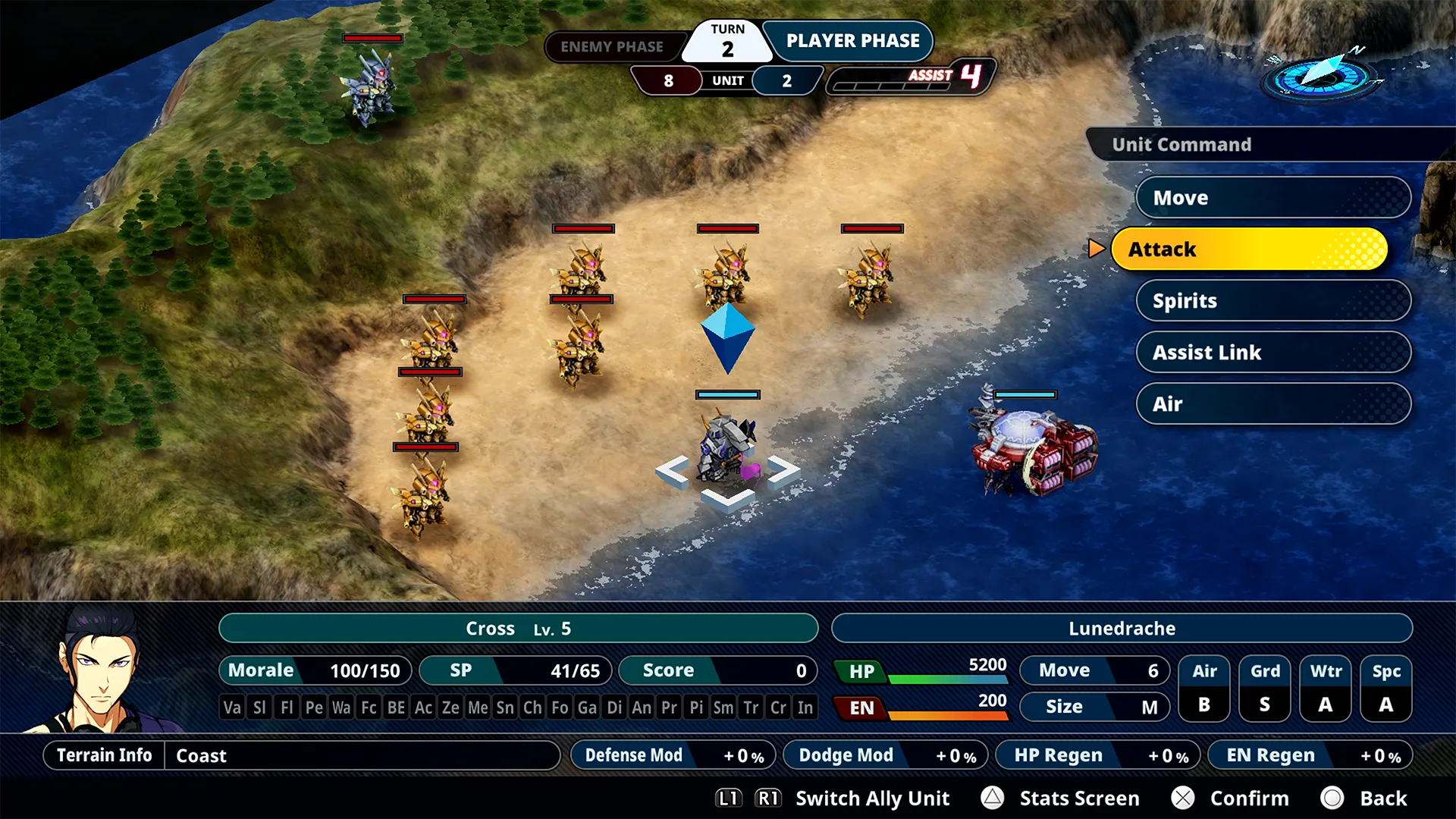Choose Attack from Unit Command
Image resolution: width=1456 pixels, height=819 pixels.
coord(1249,249)
